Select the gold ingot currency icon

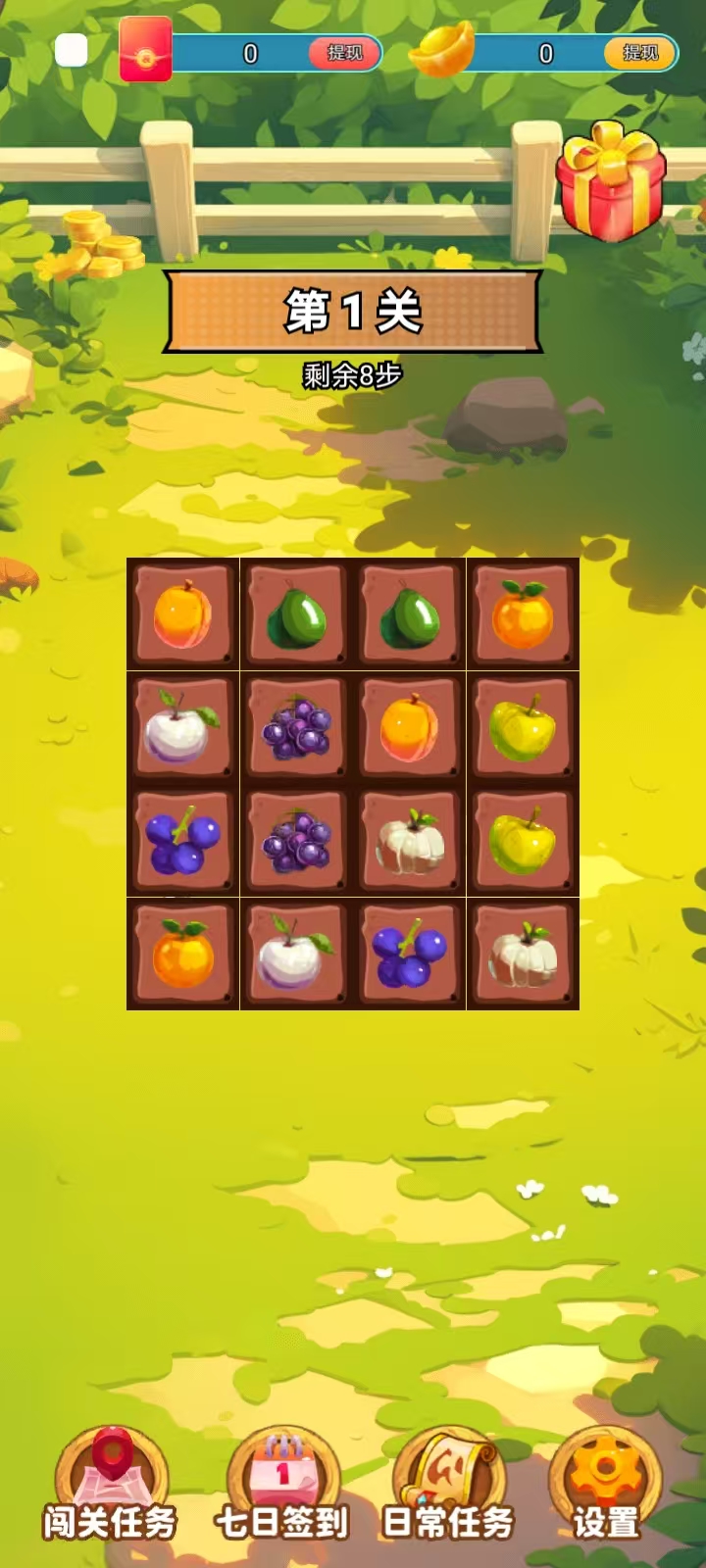tap(442, 49)
